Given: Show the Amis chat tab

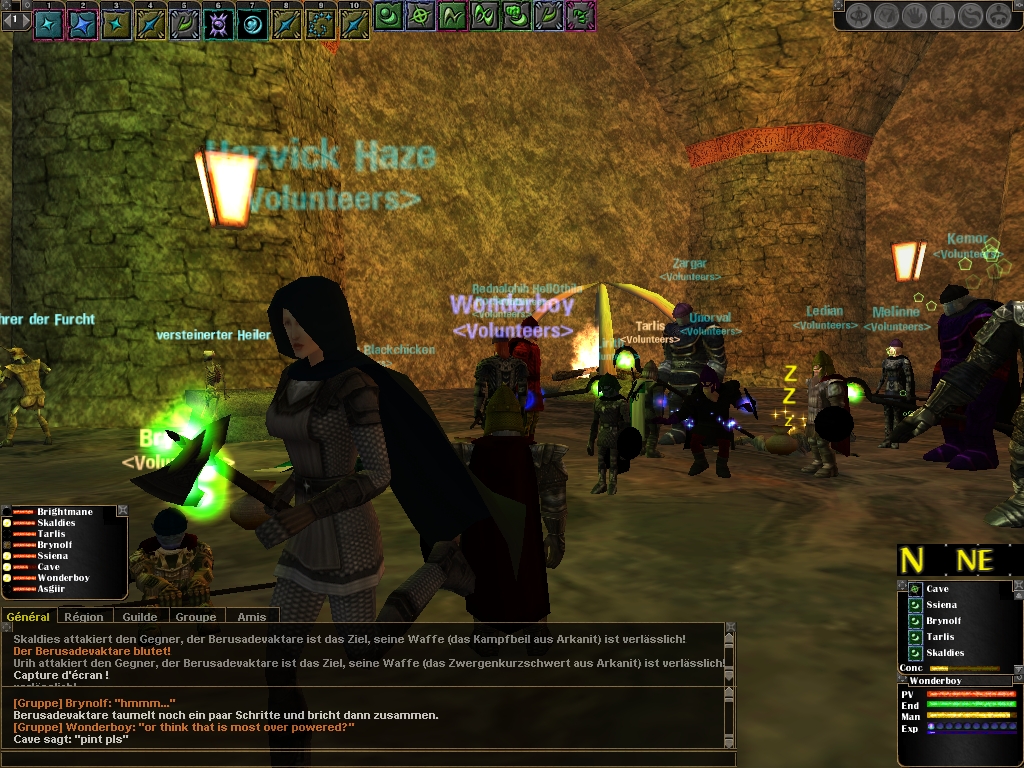Looking at the screenshot, I should point(252,617).
